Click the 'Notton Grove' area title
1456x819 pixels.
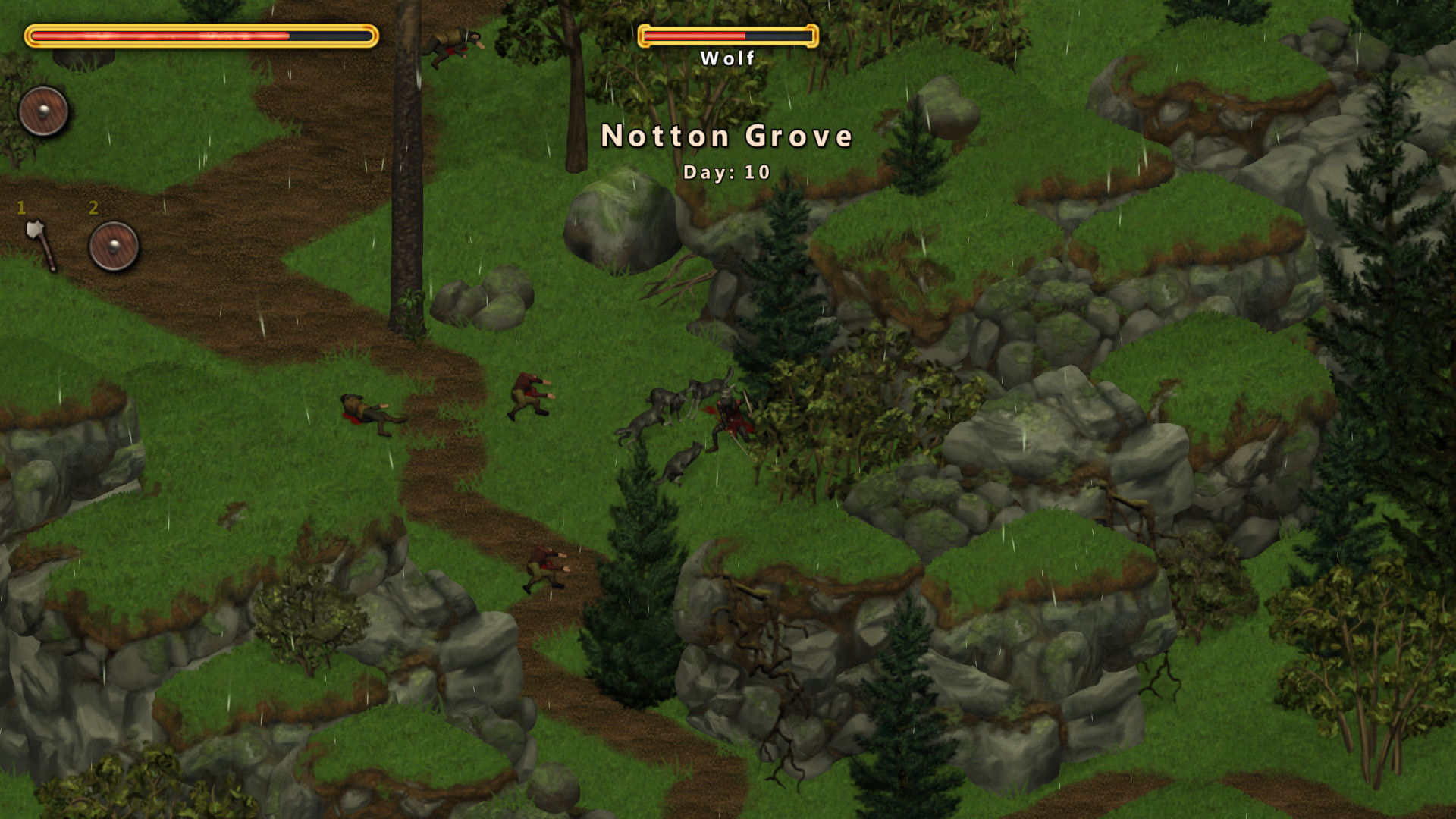point(726,136)
